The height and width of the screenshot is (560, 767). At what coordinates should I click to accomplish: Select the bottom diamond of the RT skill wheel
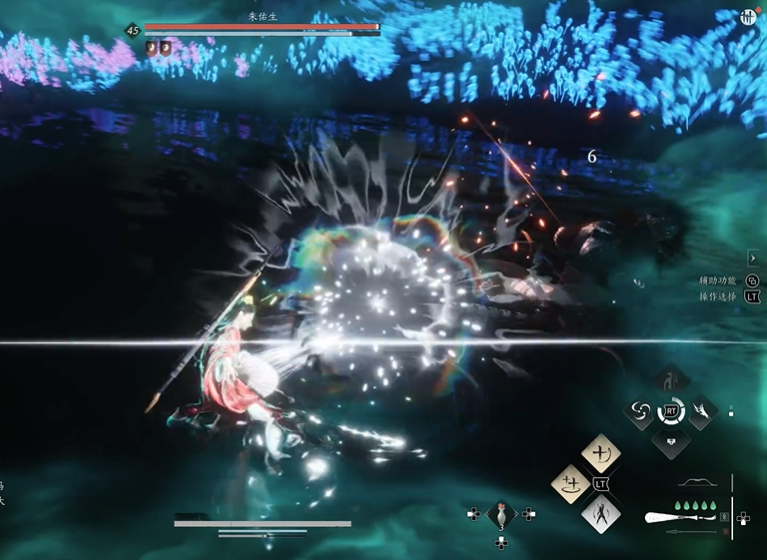(x=670, y=441)
